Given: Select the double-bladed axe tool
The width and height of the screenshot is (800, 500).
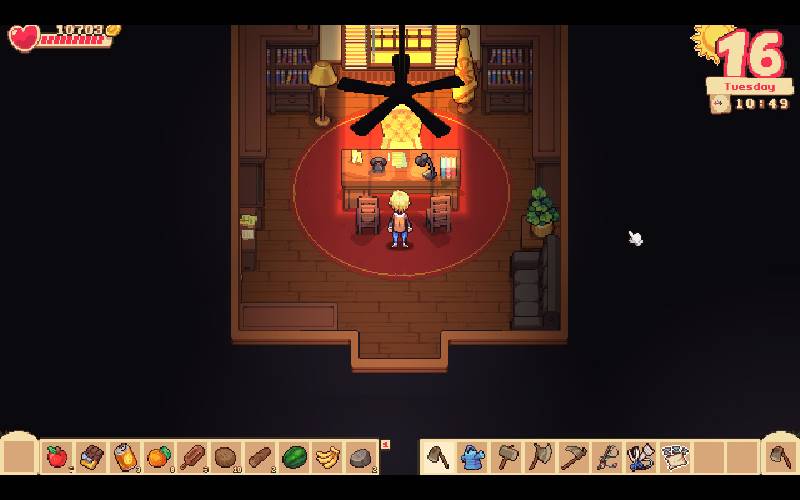Looking at the screenshot, I should click(x=540, y=457).
